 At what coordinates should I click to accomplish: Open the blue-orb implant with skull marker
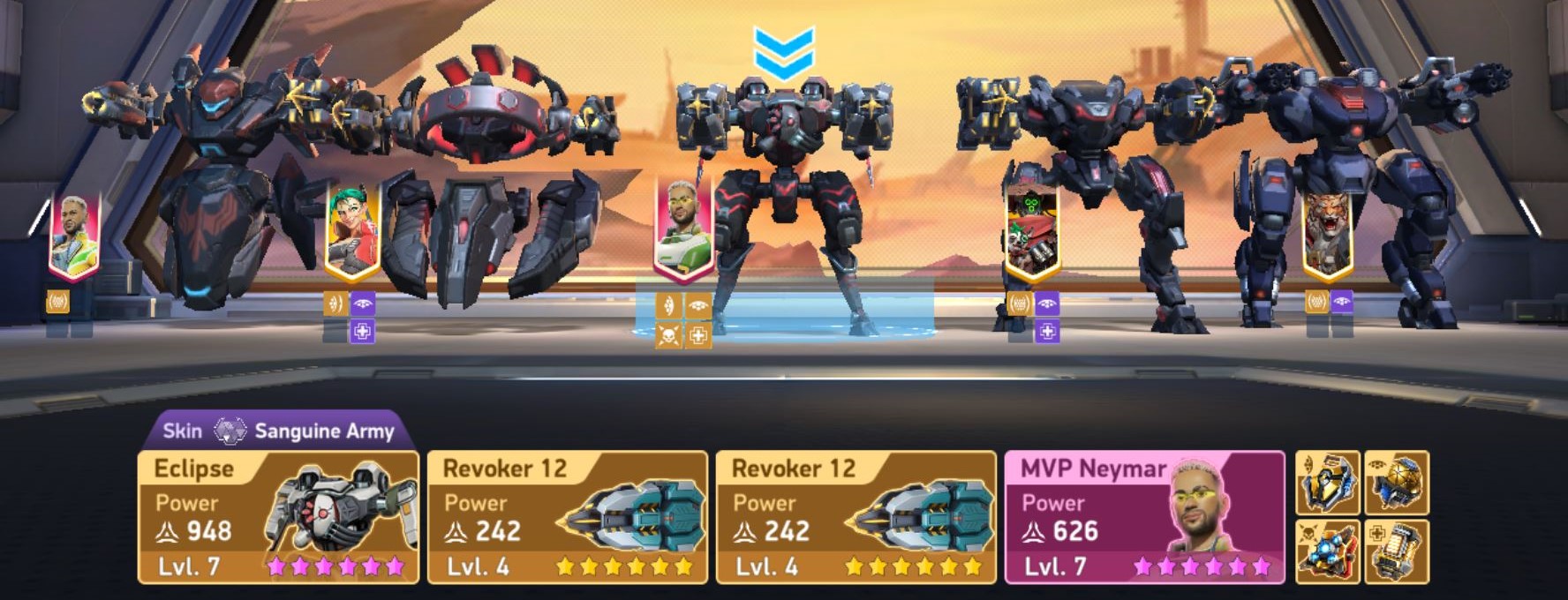tap(1327, 551)
